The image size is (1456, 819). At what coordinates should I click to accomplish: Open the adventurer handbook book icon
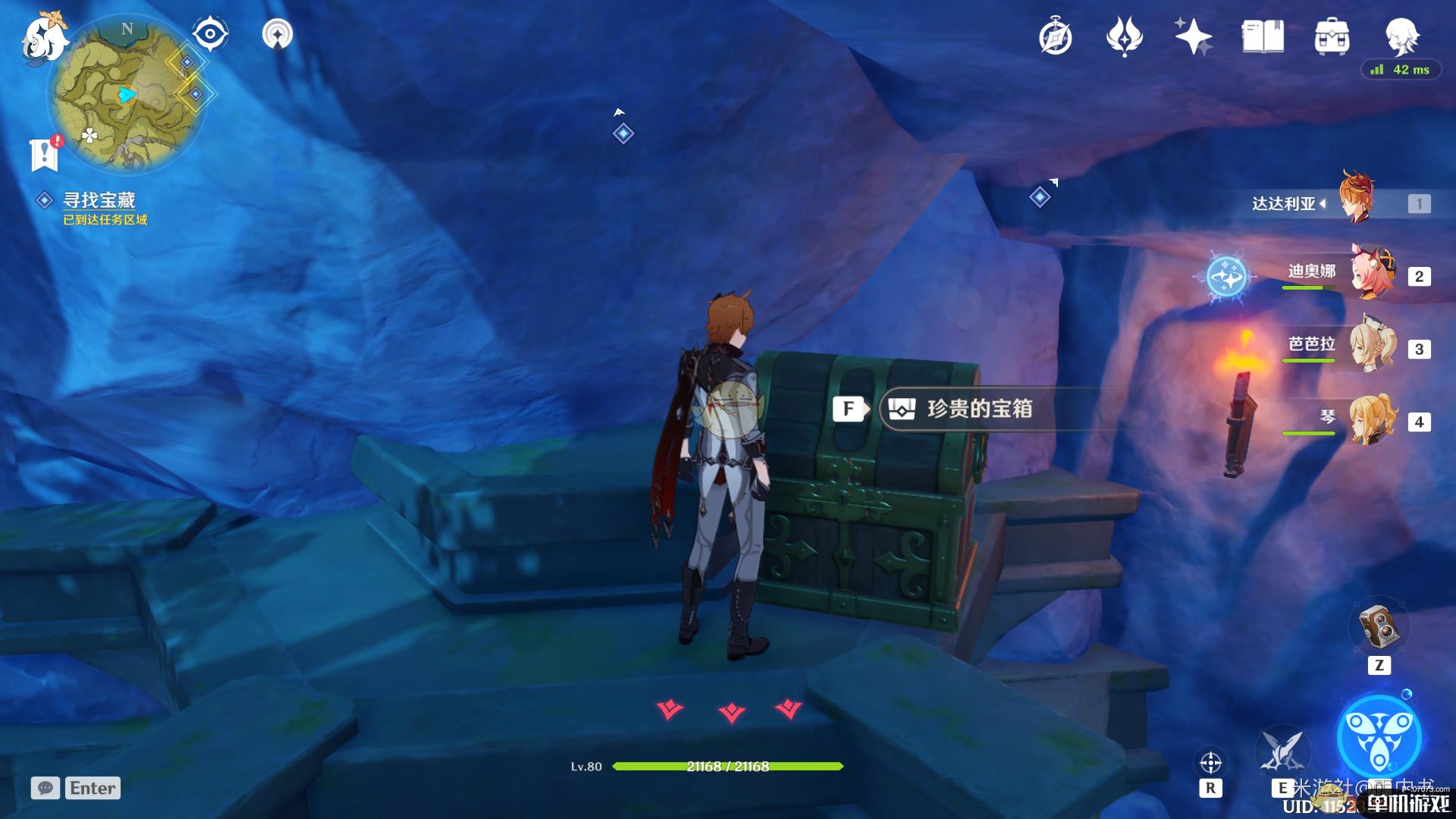(x=1263, y=37)
